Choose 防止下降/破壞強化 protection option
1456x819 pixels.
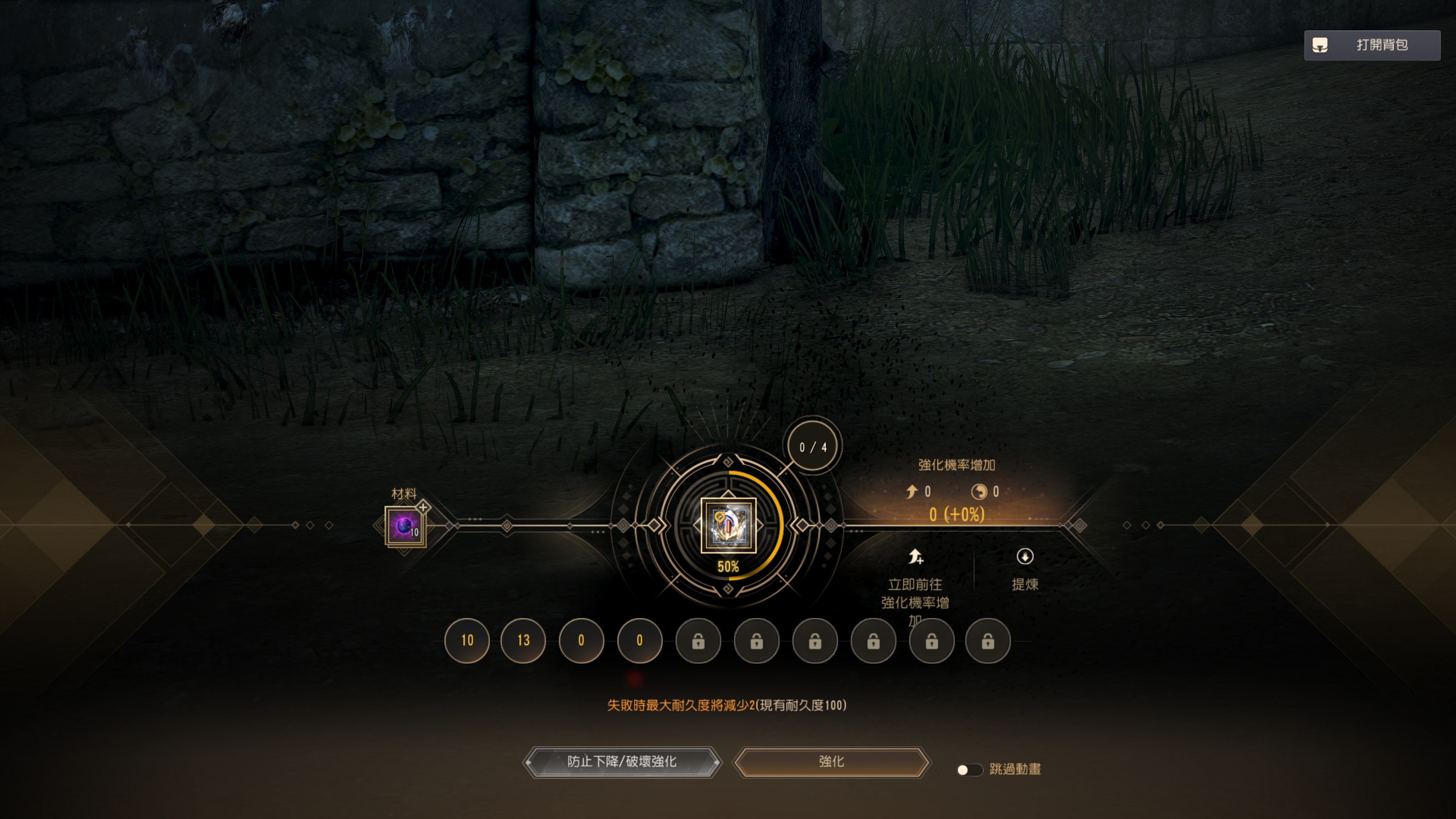pos(622,762)
